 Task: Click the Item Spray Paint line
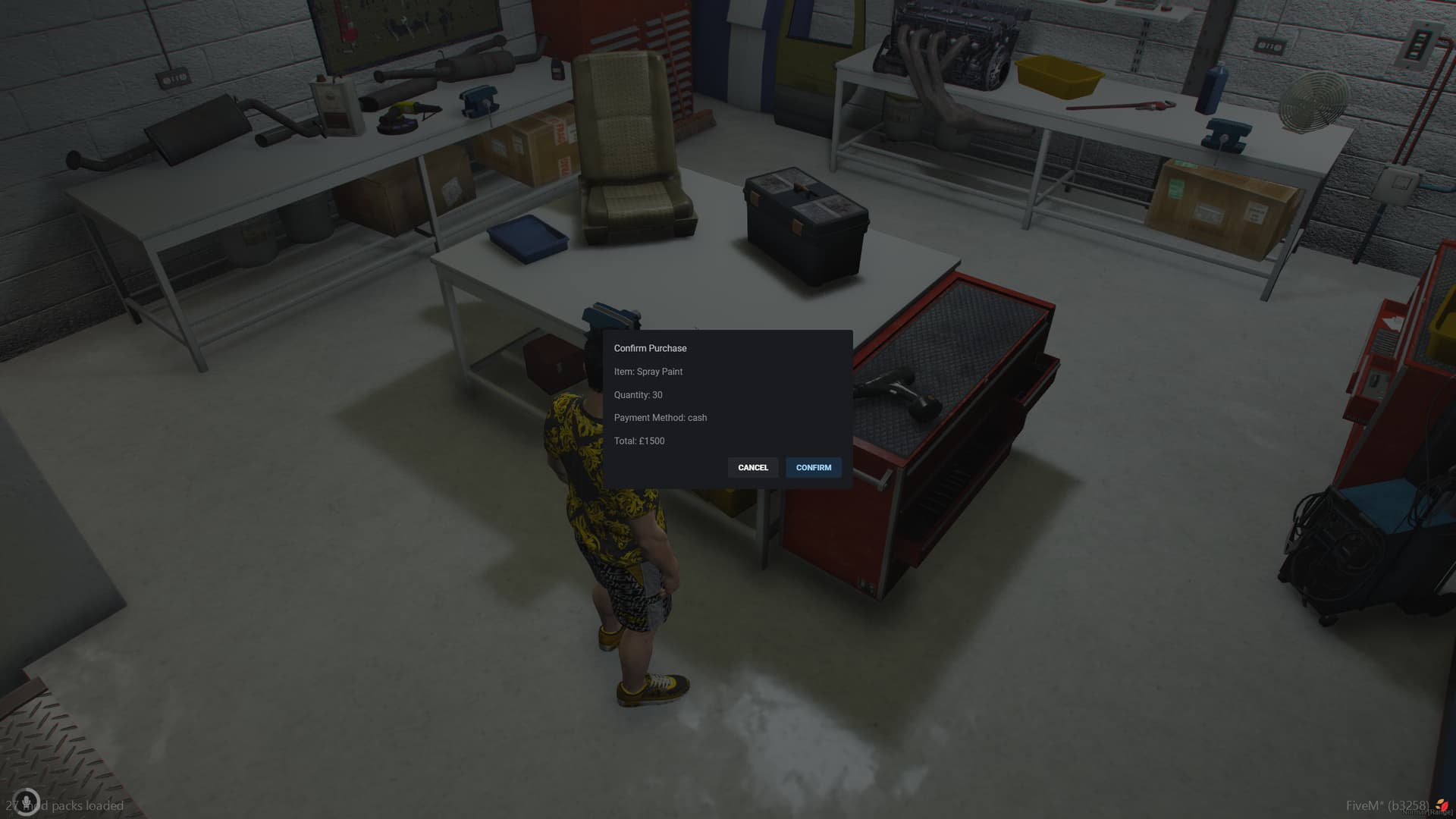tap(648, 372)
